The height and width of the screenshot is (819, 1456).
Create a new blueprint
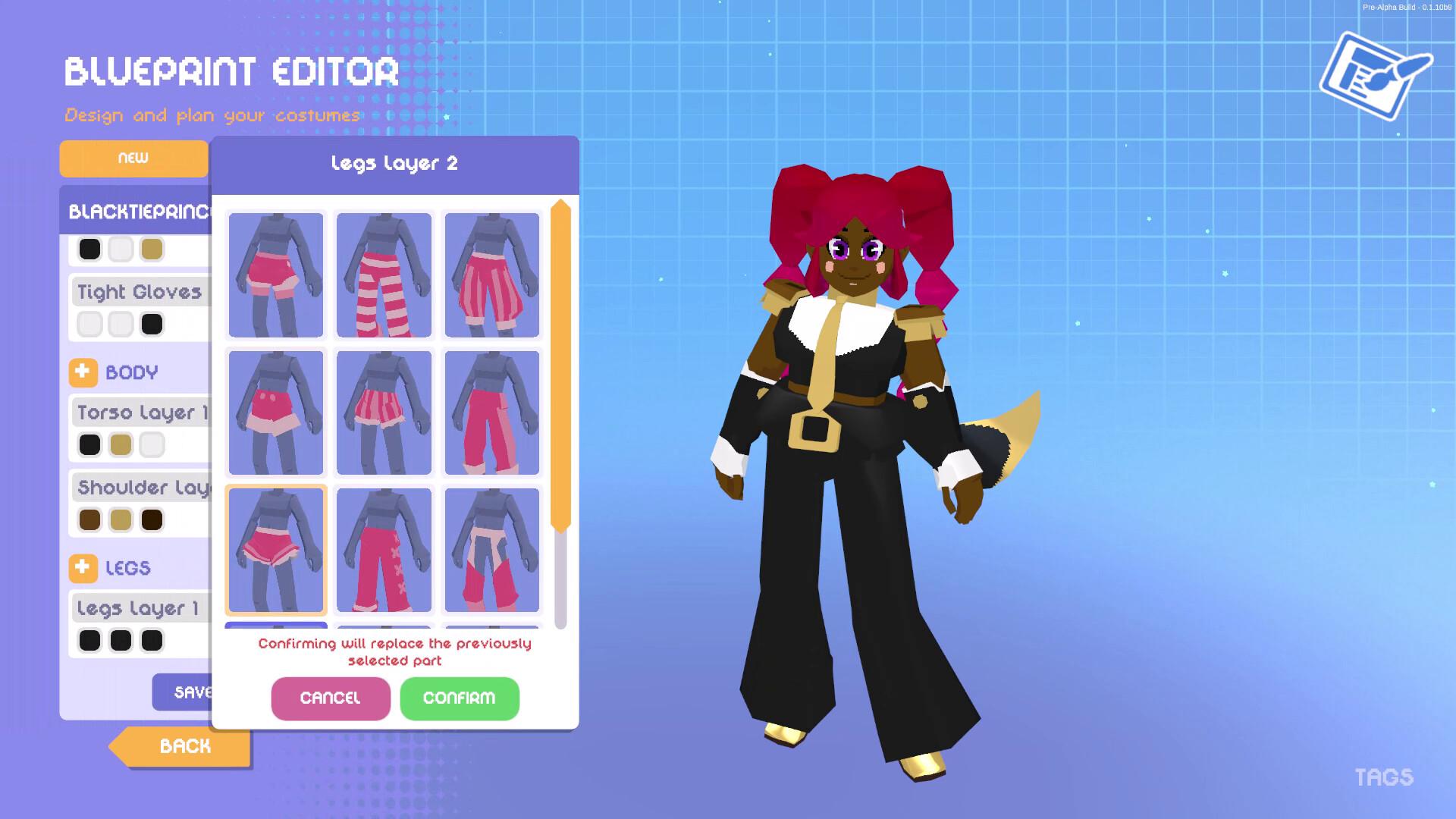click(x=133, y=158)
